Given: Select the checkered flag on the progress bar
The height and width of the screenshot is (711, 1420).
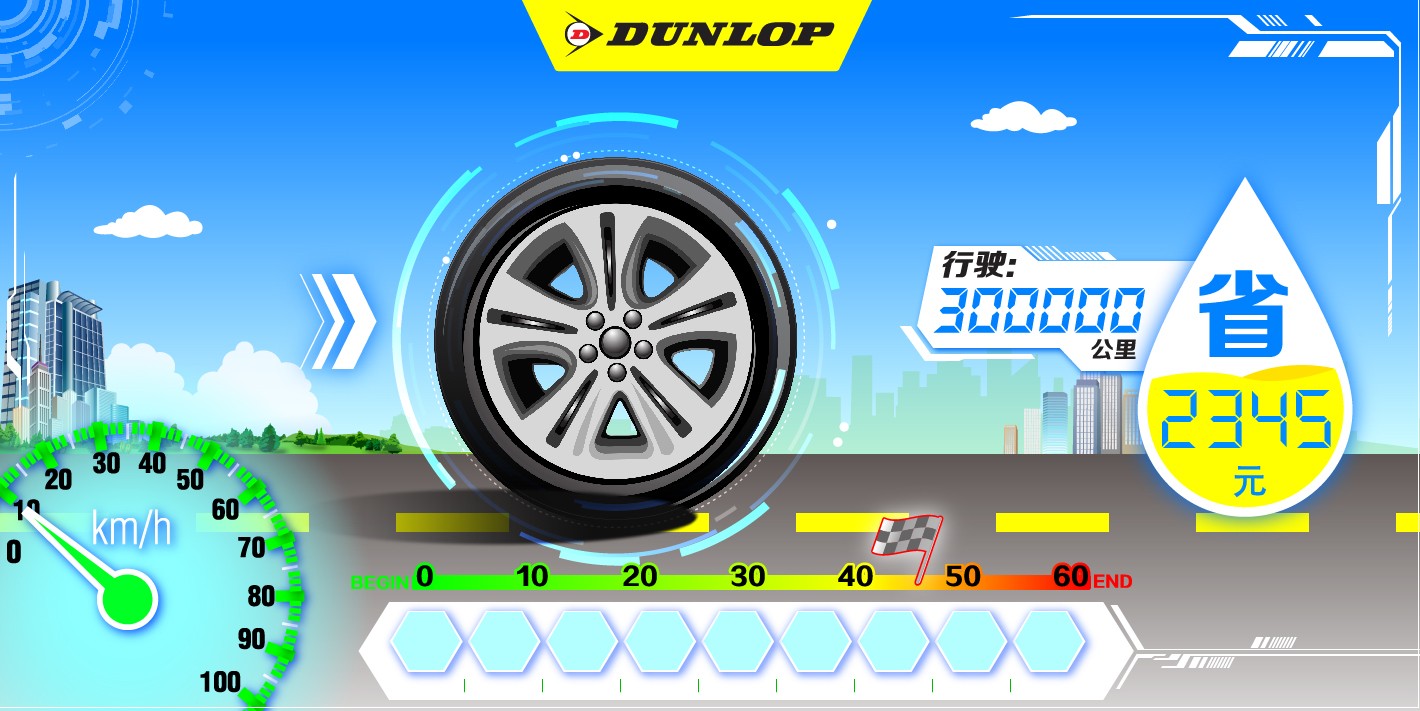Looking at the screenshot, I should coord(906,542).
